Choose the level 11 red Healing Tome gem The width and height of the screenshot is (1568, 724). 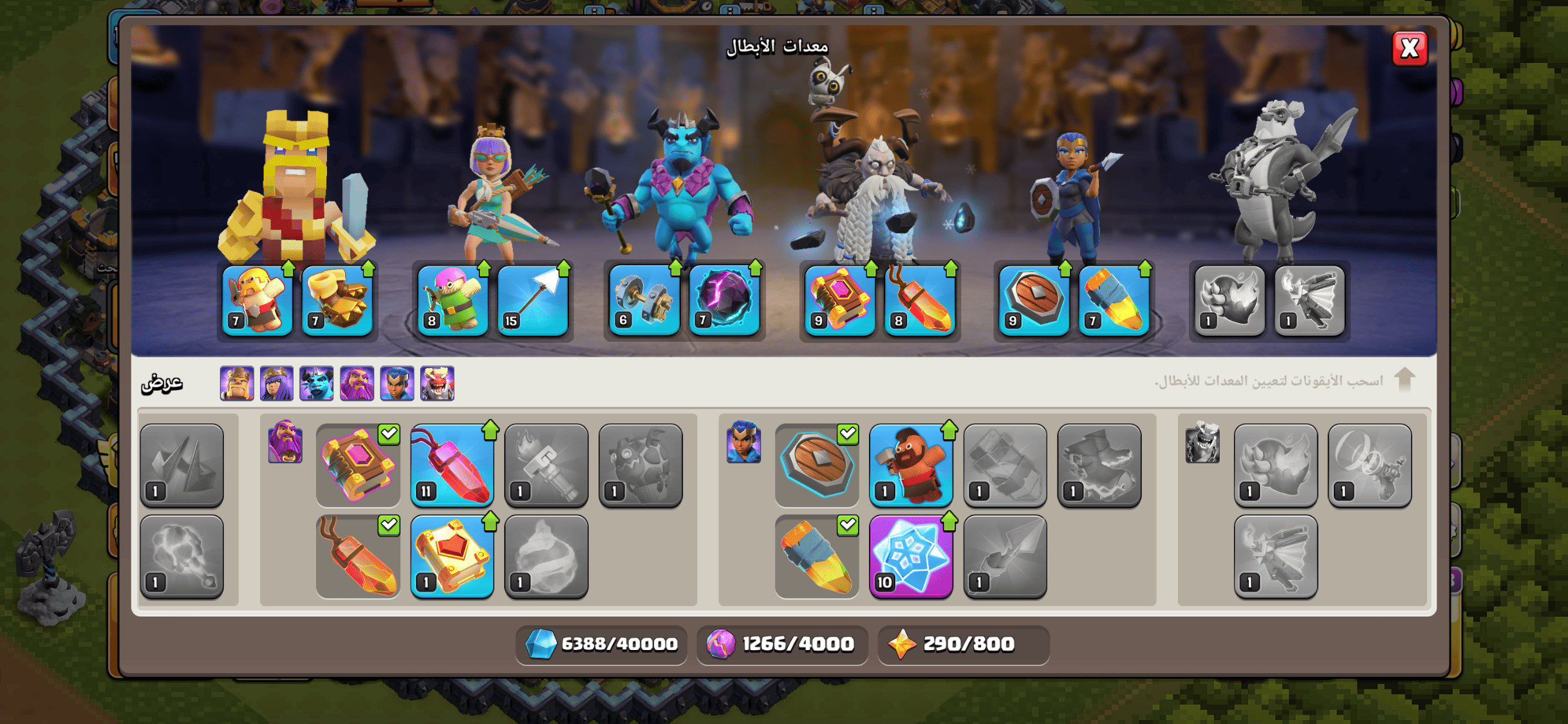(x=452, y=465)
